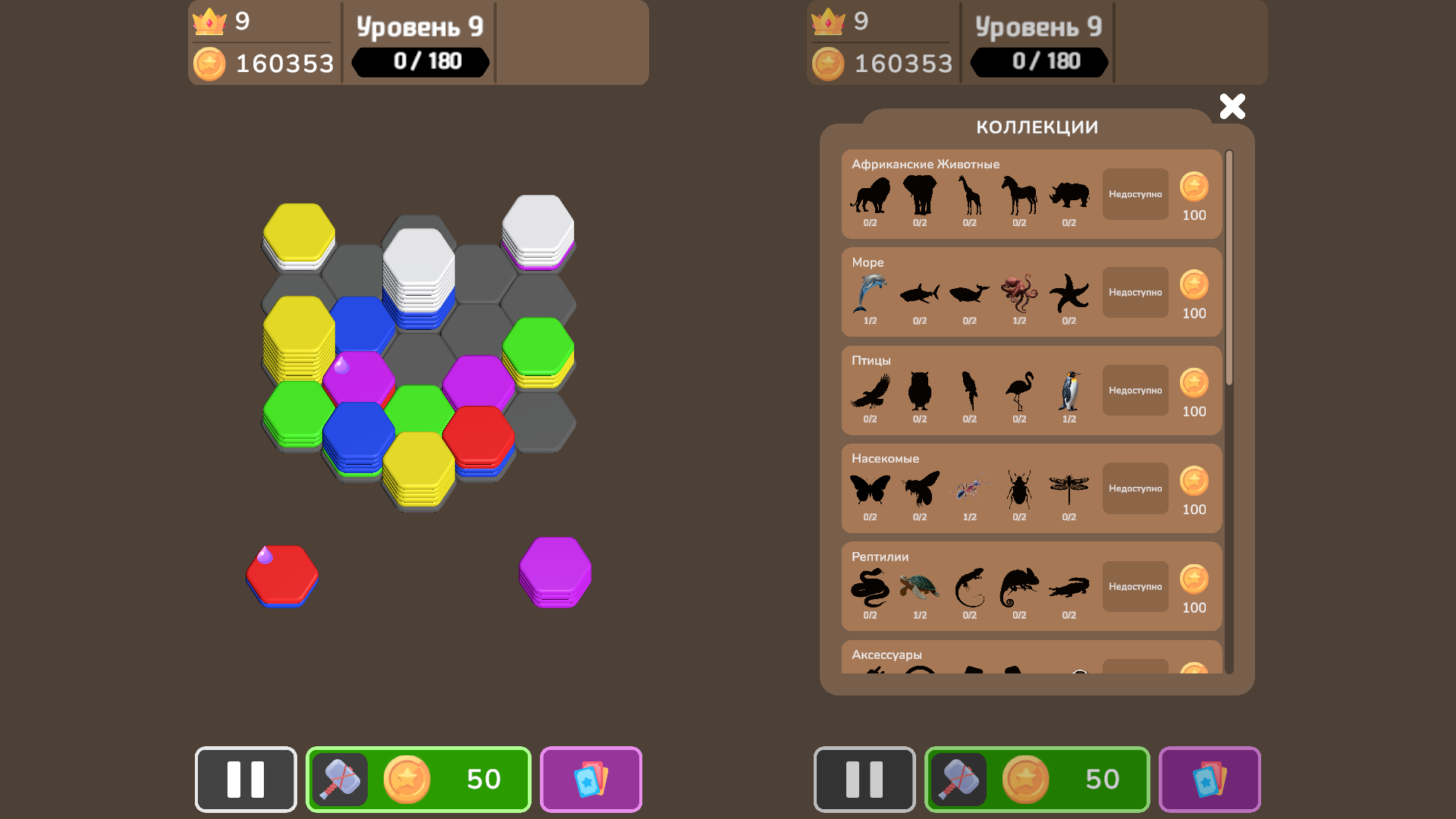The height and width of the screenshot is (819, 1456).
Task: Click the crown level icon
Action: click(210, 22)
